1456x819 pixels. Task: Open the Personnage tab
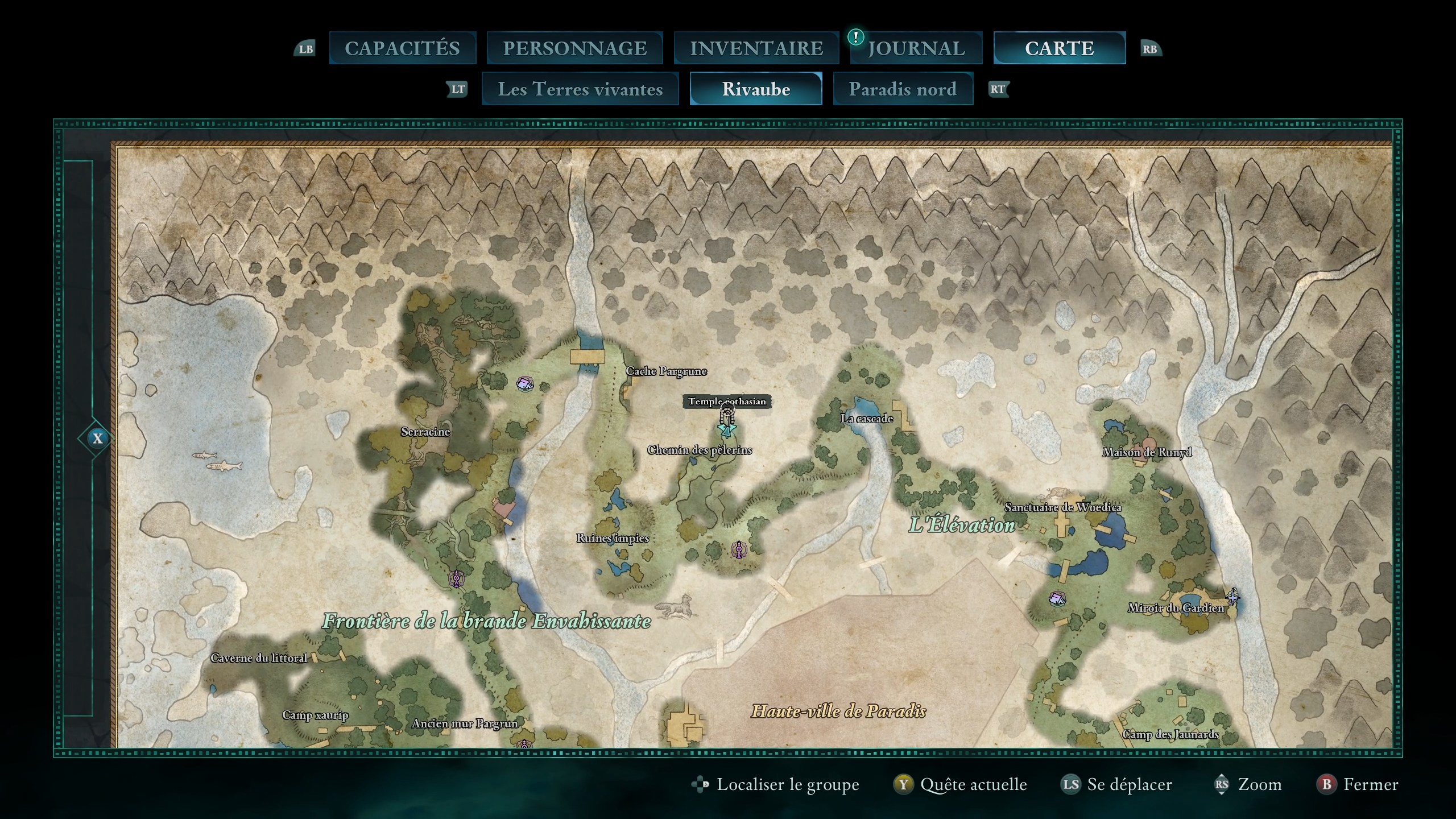pos(574,48)
